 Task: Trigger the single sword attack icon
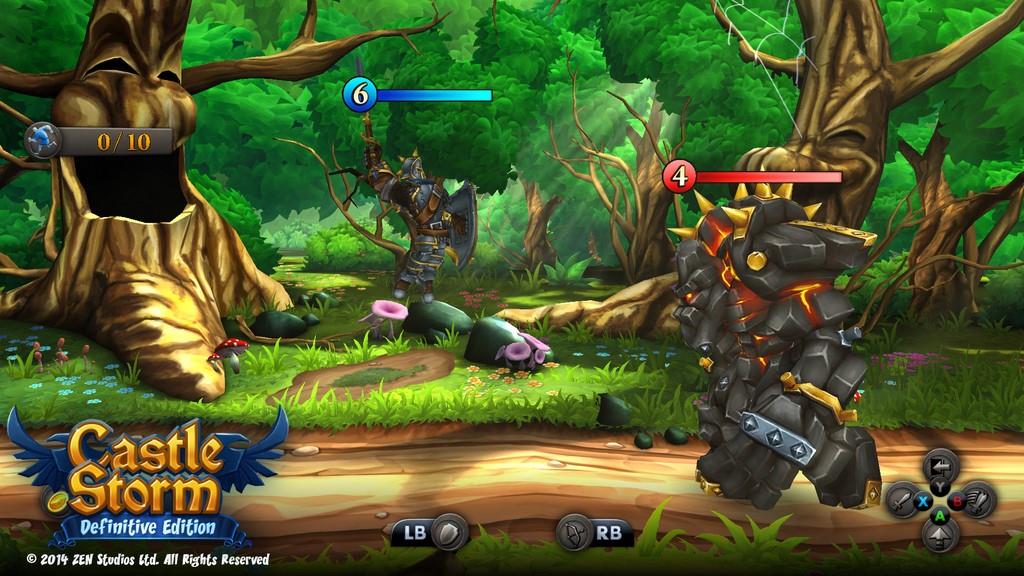pos(902,499)
